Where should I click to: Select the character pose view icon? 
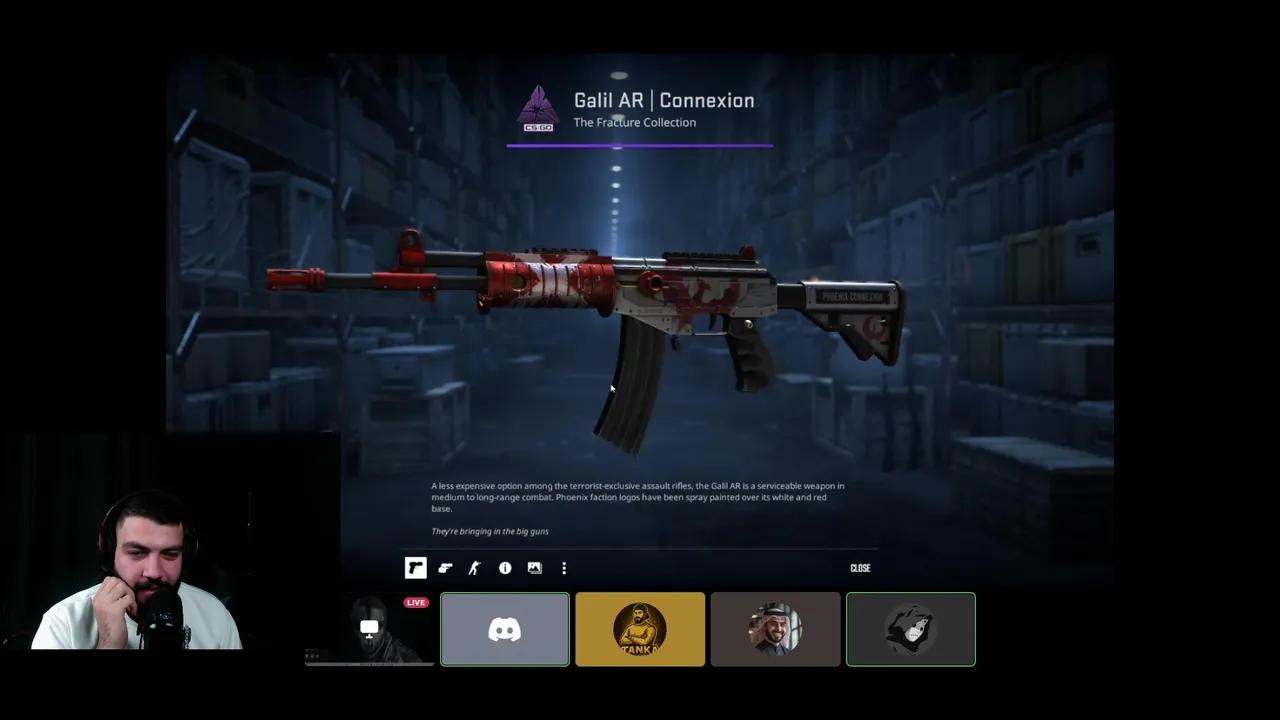tap(474, 568)
